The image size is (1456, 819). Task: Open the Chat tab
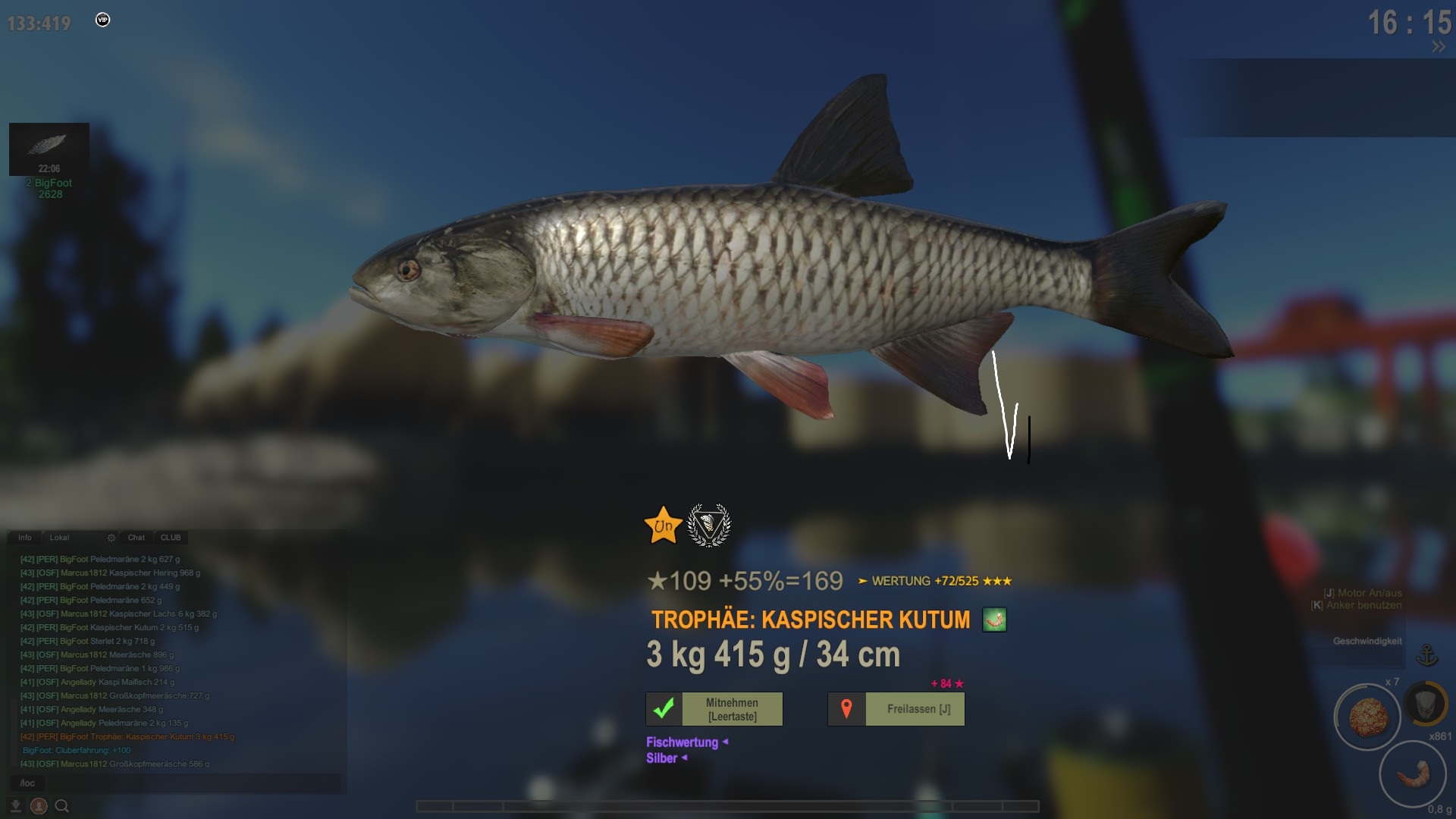[136, 538]
